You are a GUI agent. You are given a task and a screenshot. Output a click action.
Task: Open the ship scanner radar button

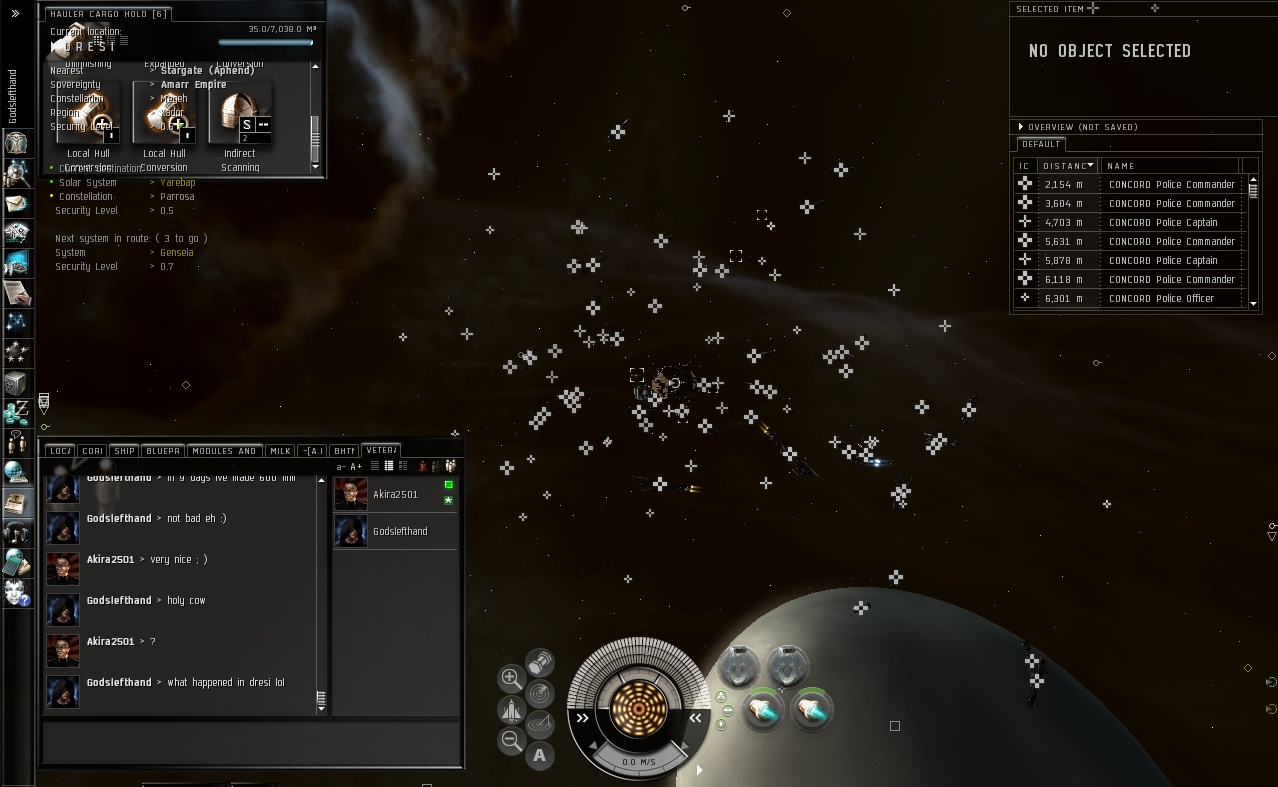pyautogui.click(x=540, y=692)
